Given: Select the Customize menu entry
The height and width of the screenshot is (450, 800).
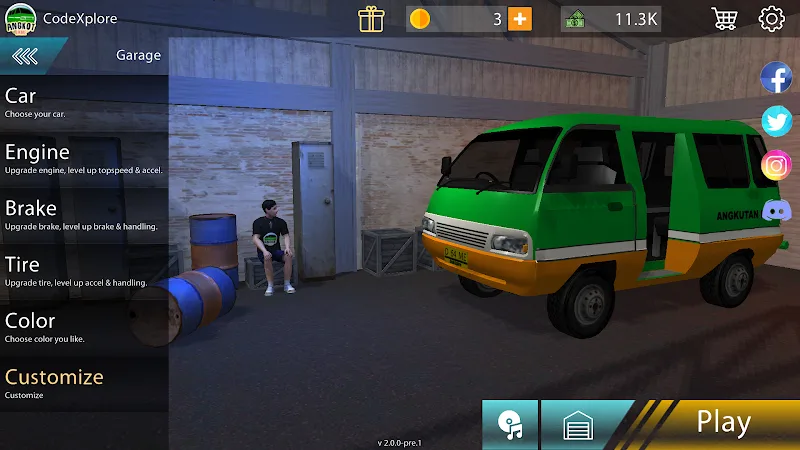Looking at the screenshot, I should 60,383.
